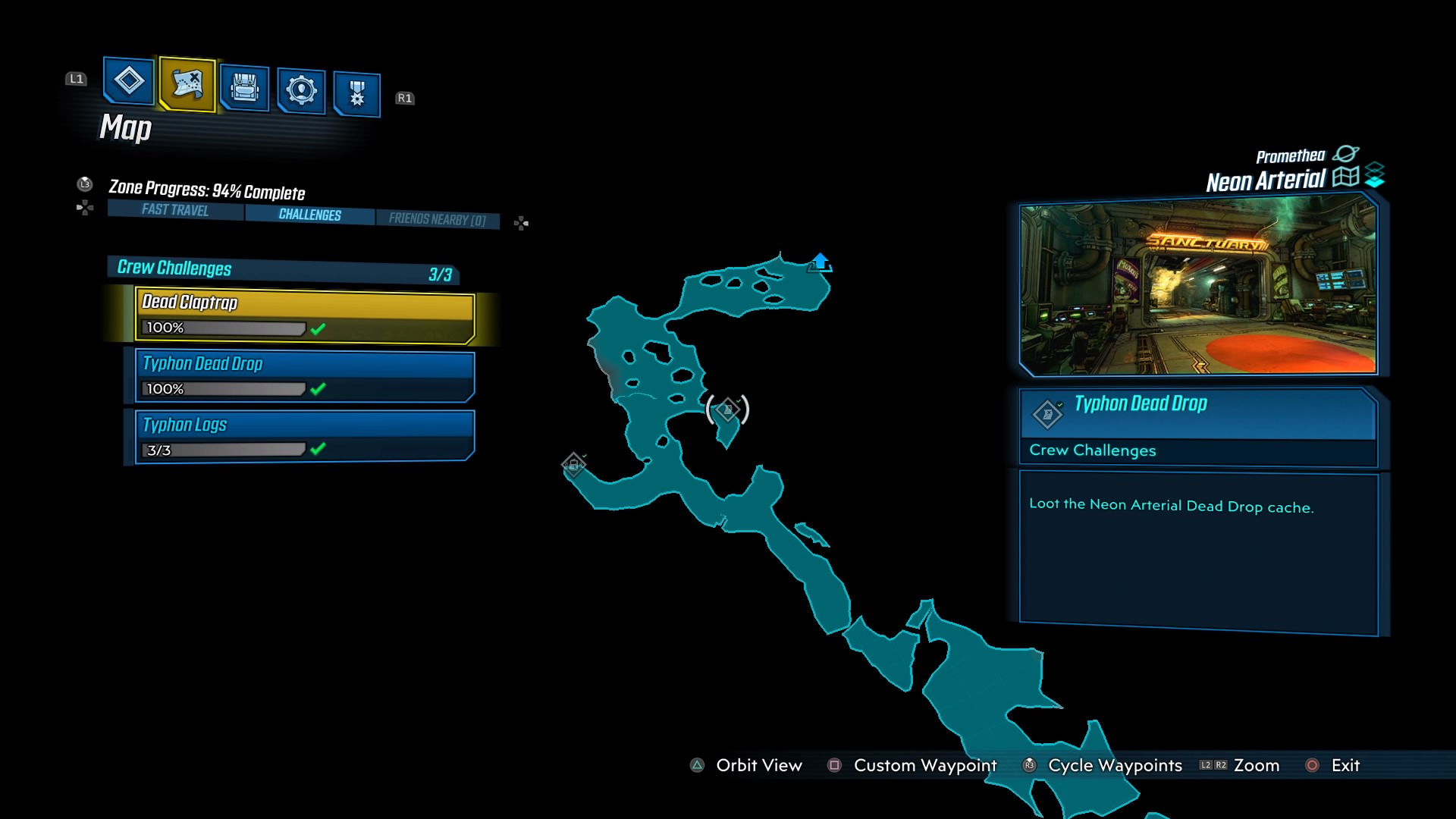Click the dead drop marker near map's left edge
Screen dimensions: 1456x819
tap(574, 464)
